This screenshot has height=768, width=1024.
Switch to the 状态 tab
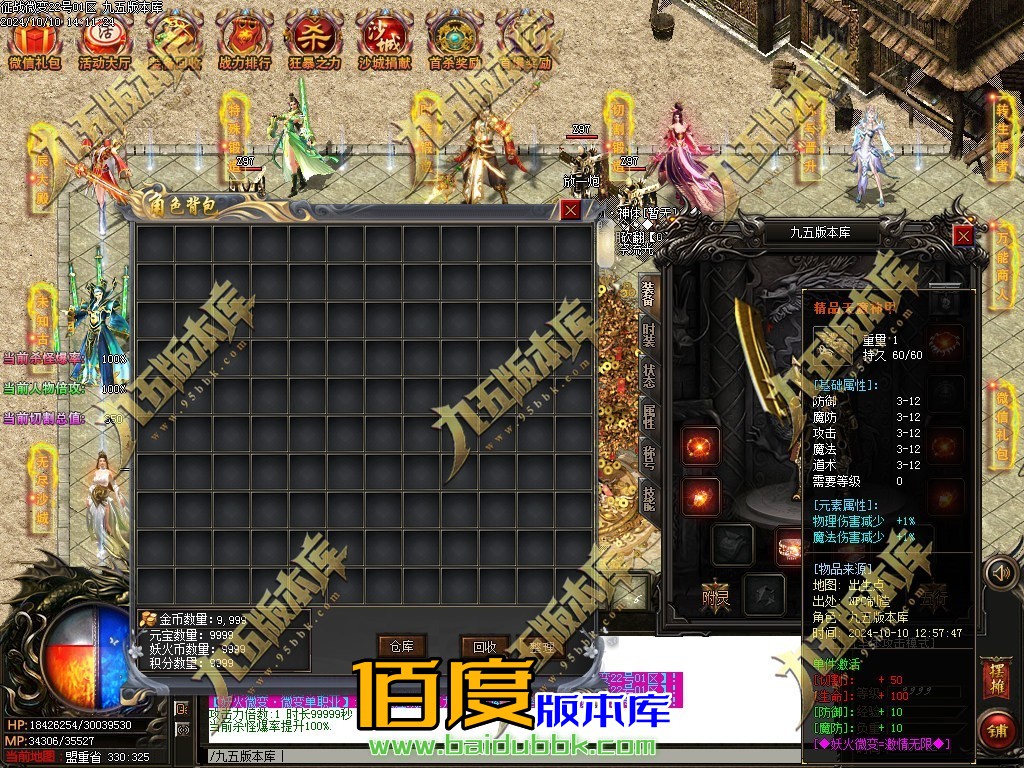pyautogui.click(x=649, y=376)
